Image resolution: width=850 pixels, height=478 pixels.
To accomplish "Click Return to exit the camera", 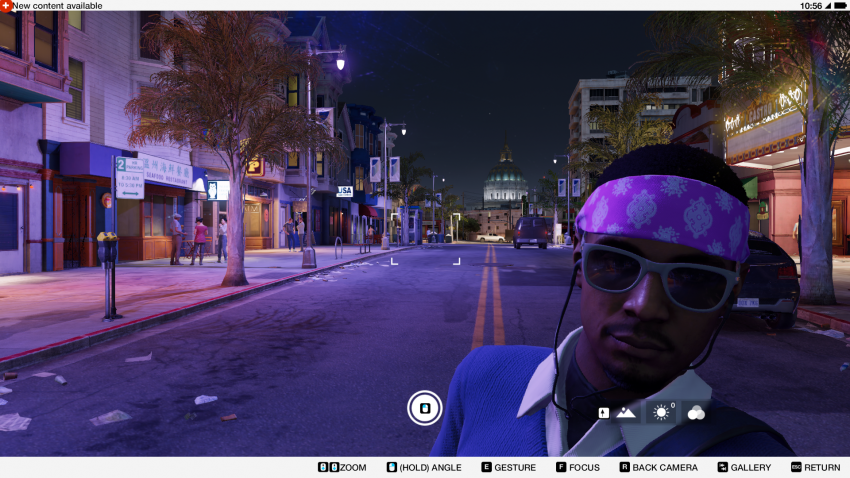I will [815, 467].
